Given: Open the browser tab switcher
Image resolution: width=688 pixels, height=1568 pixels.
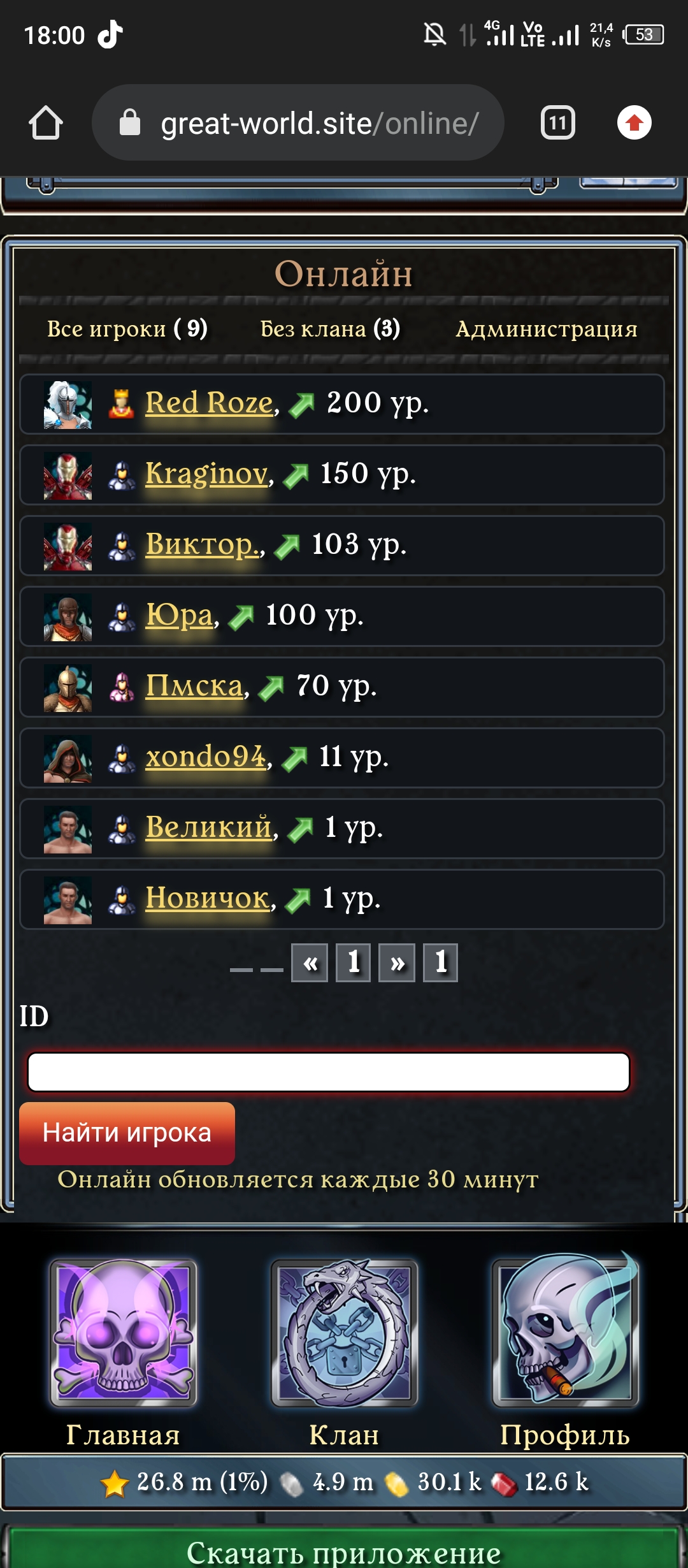Looking at the screenshot, I should click(557, 122).
